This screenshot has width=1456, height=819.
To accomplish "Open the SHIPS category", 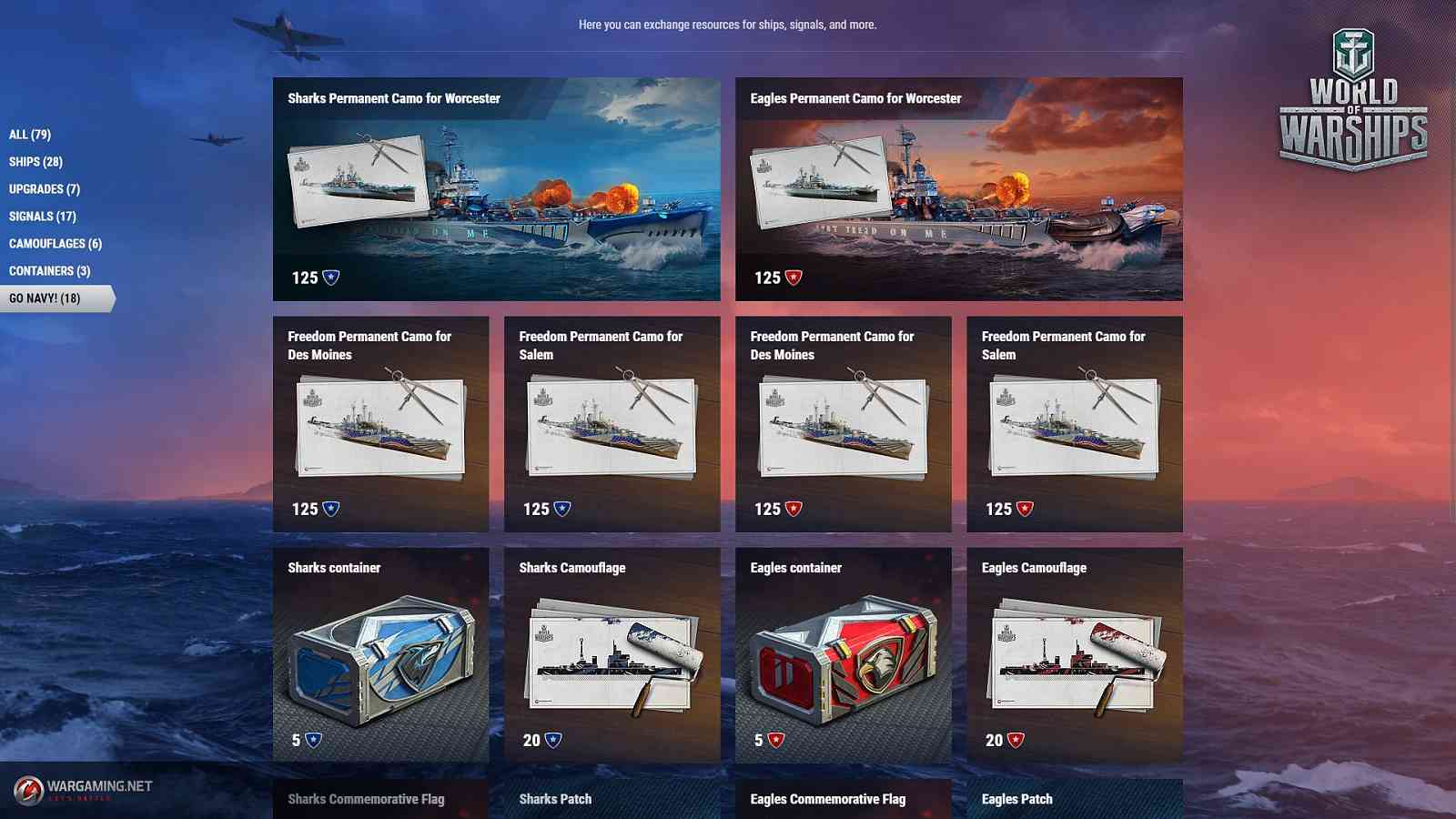I will pos(35,161).
